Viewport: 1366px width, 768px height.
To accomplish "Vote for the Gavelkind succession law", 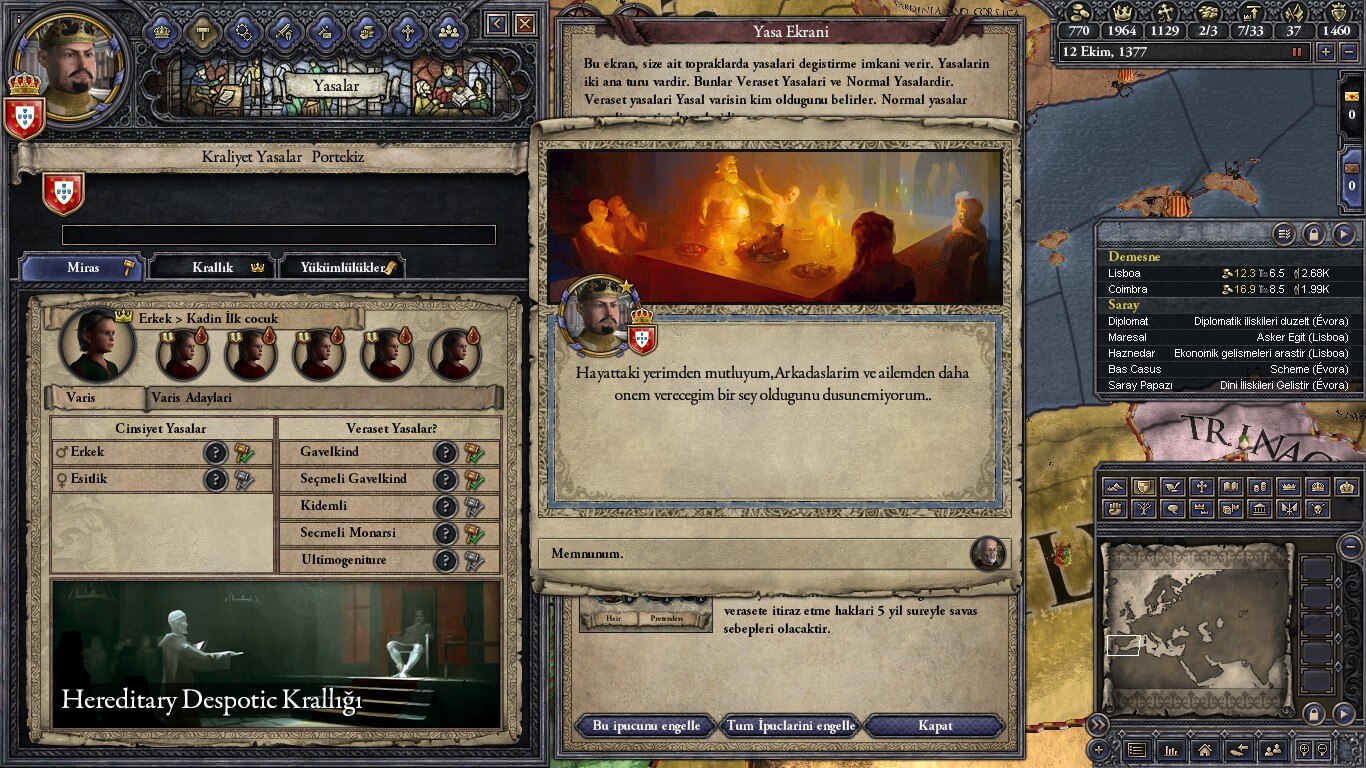I will 472,453.
